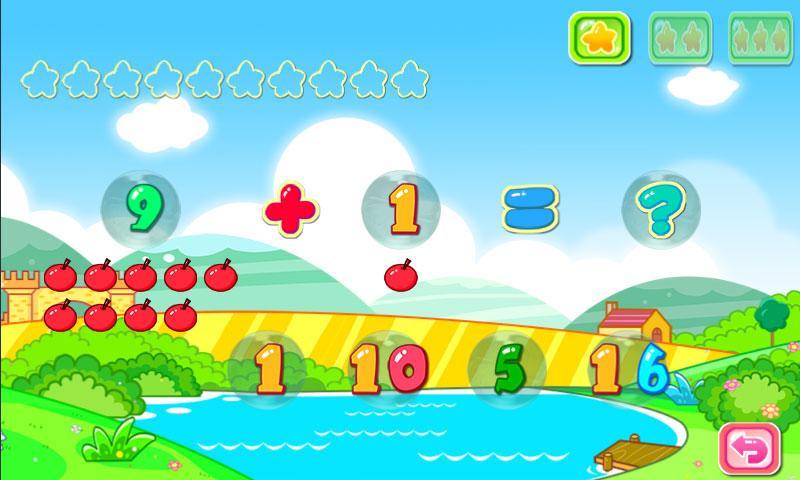The image size is (800, 480).
Task: Switch to the three-star difficulty level
Action: tap(760, 38)
